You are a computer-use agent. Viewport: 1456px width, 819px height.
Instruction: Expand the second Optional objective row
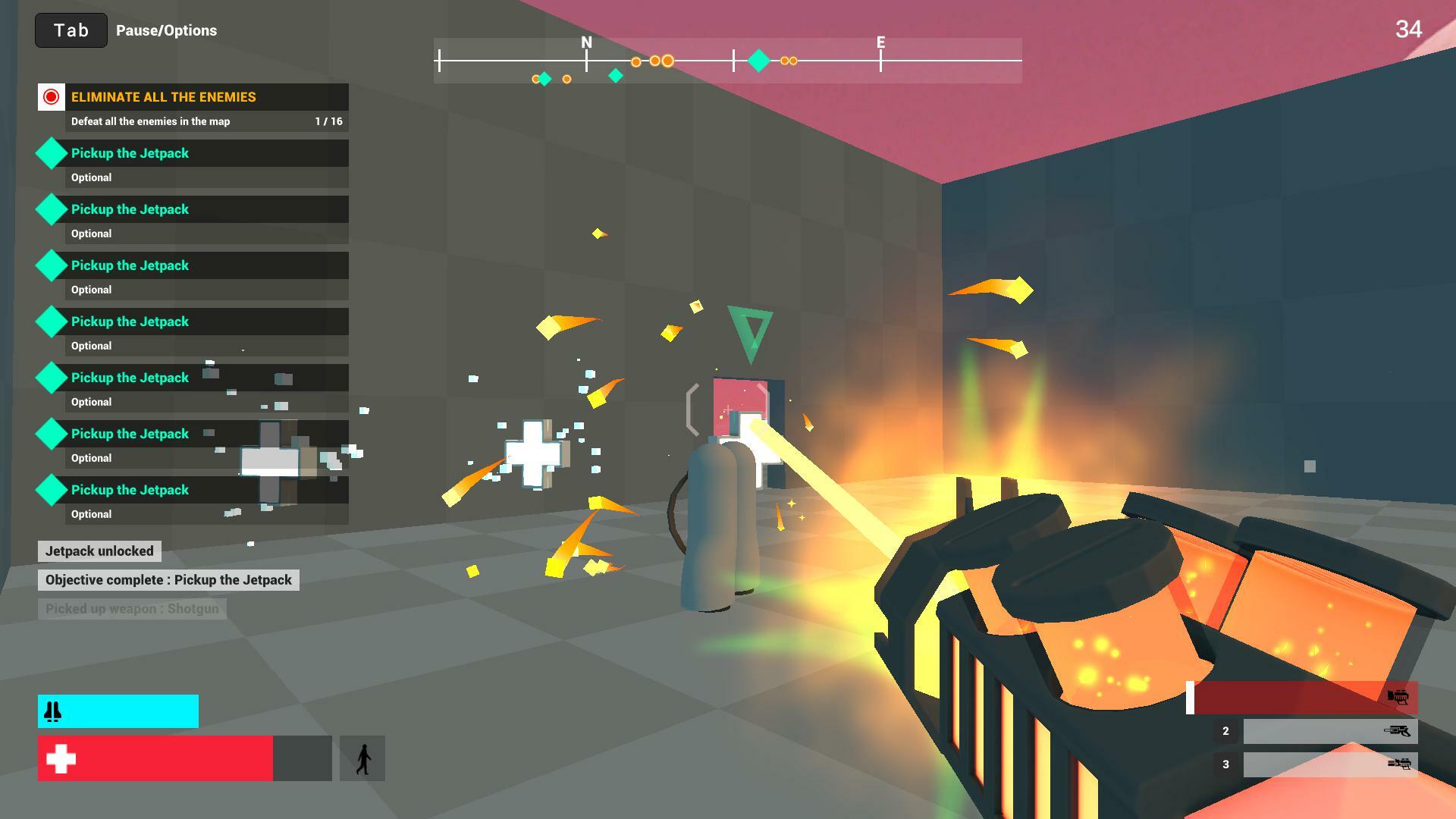[206, 234]
